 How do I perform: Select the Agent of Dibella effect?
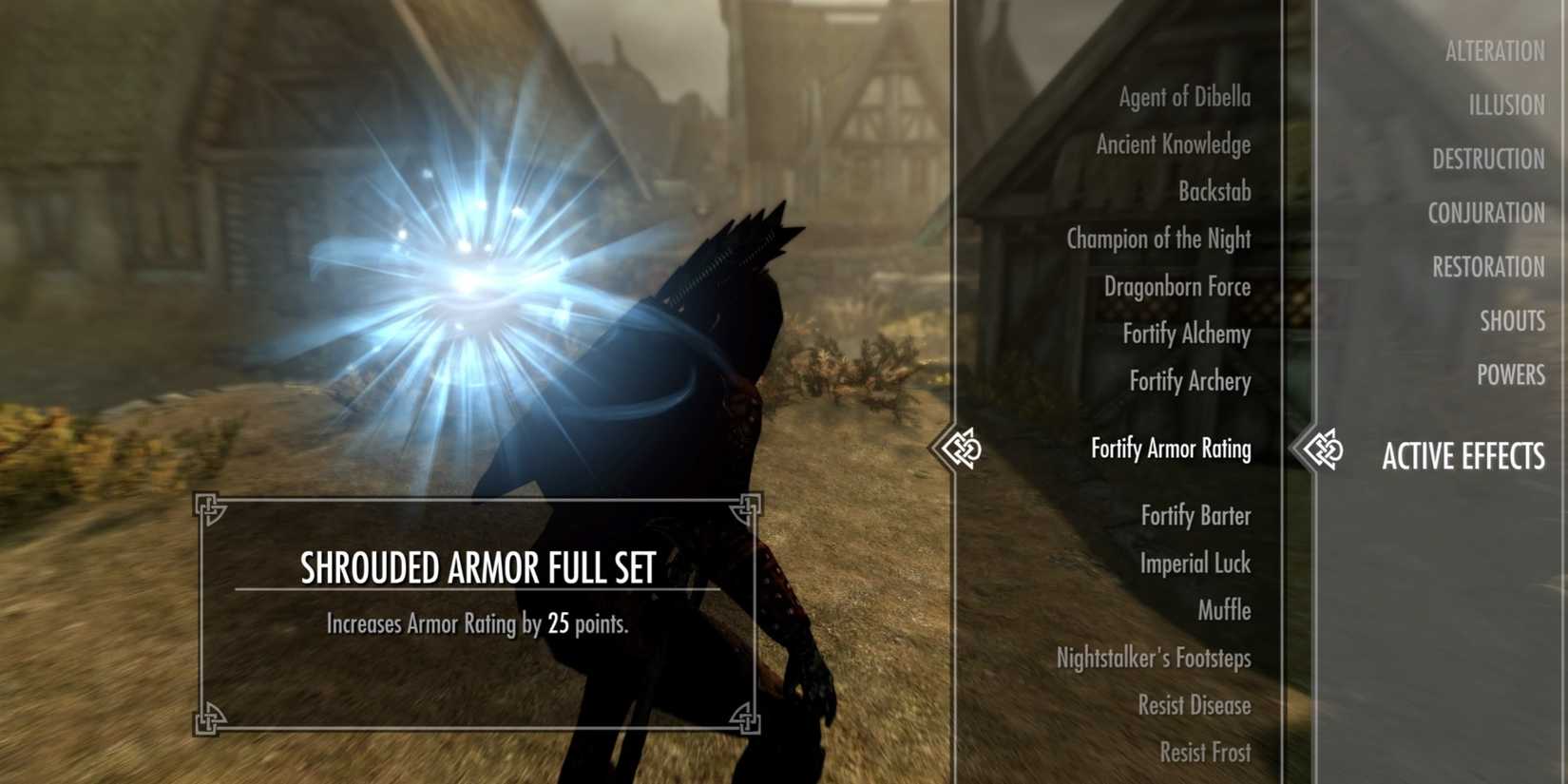[1180, 97]
